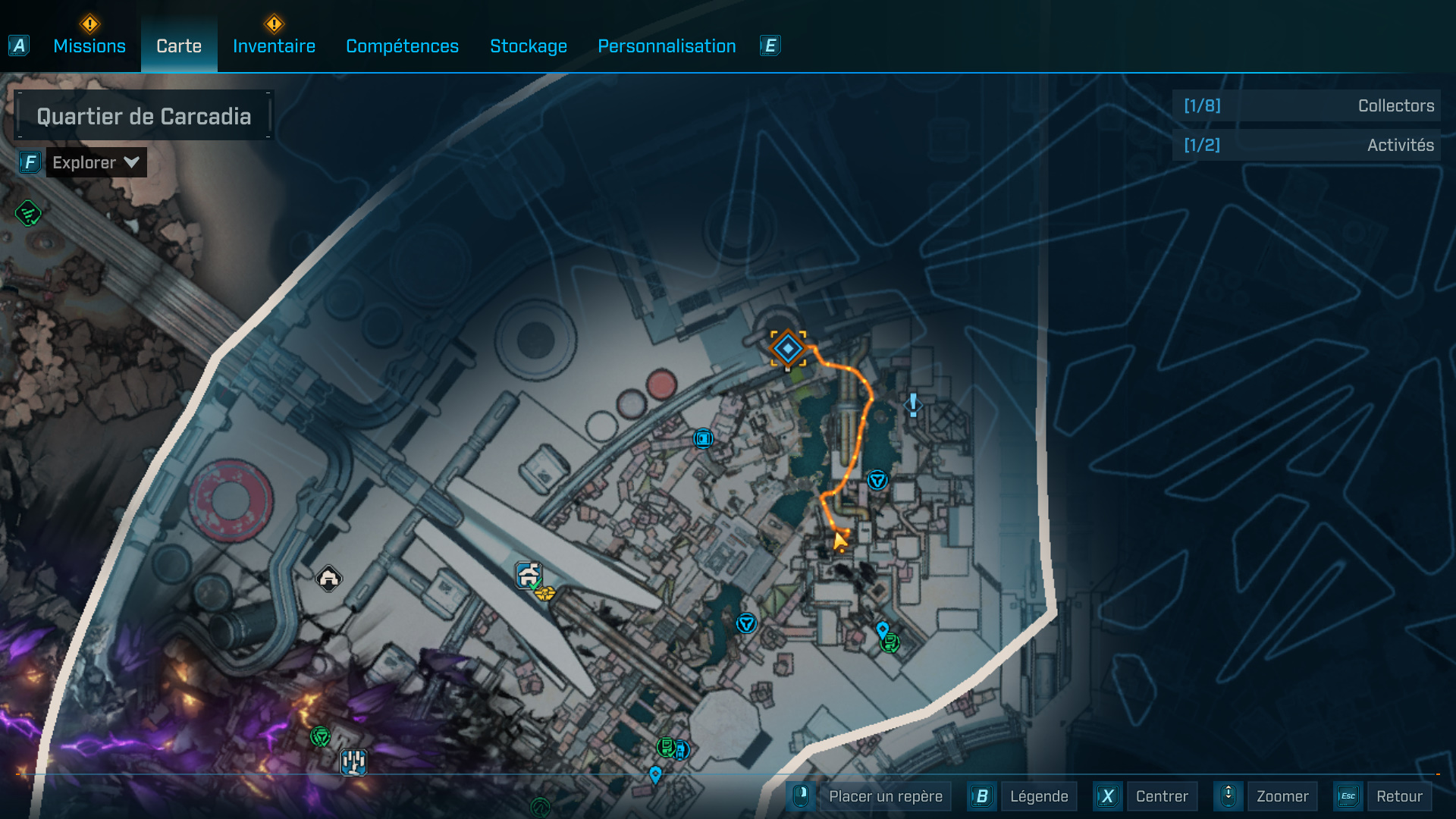Click the blue fast travel station icon

[x=703, y=438]
